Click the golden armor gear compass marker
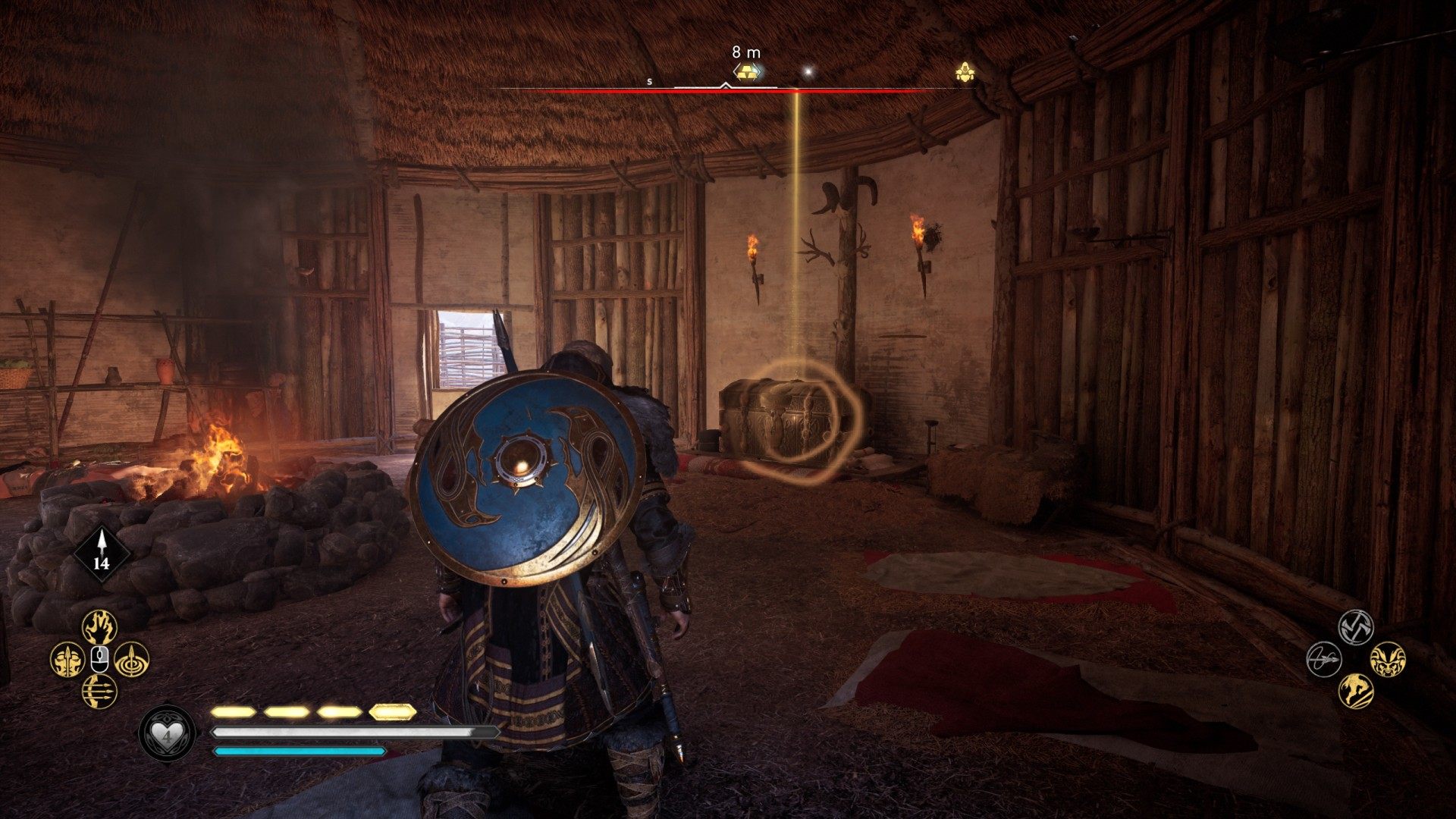Viewport: 1456px width, 819px height. coord(965,73)
